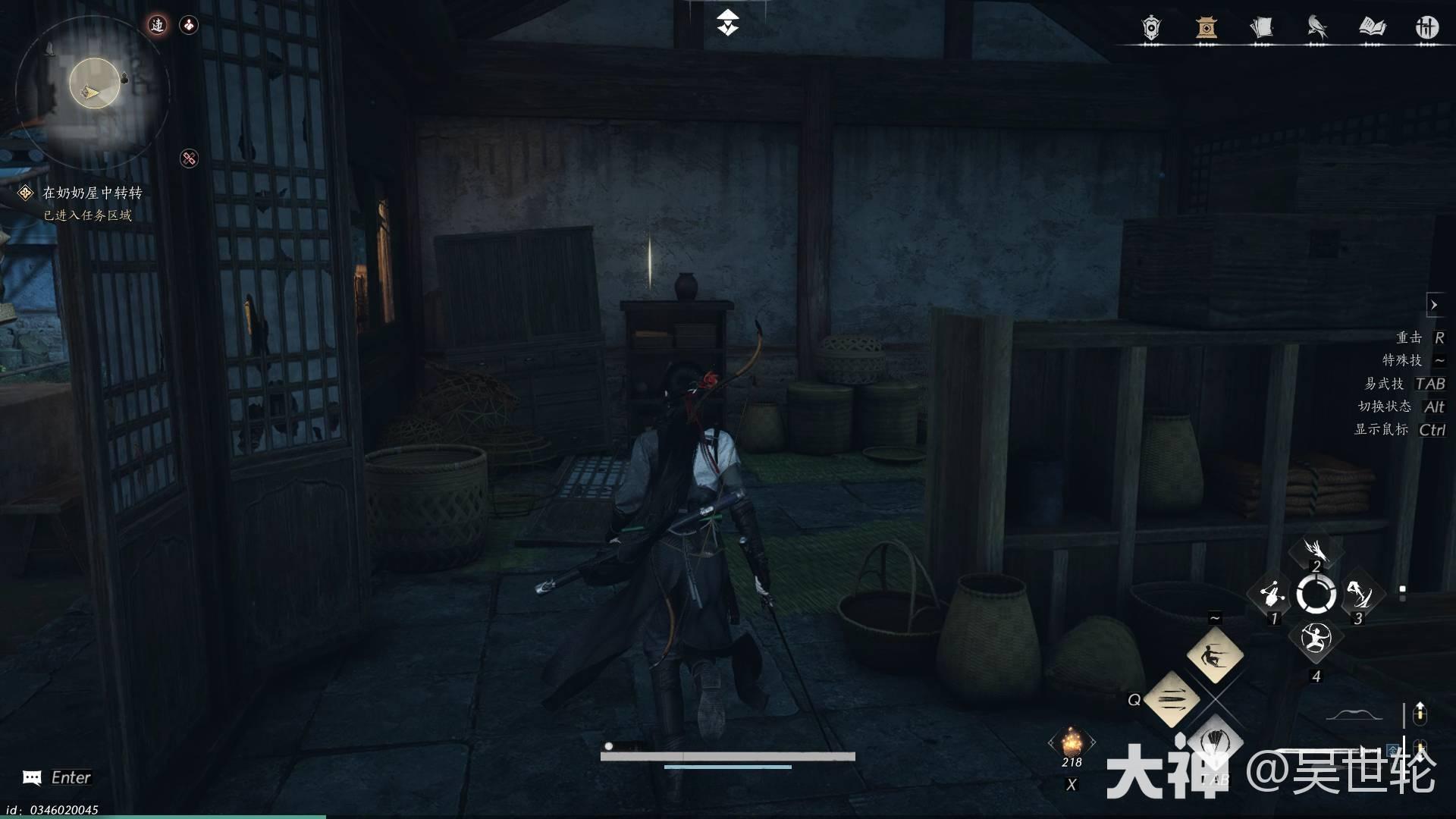
Task: Open the chat bubble icon
Action: click(32, 777)
